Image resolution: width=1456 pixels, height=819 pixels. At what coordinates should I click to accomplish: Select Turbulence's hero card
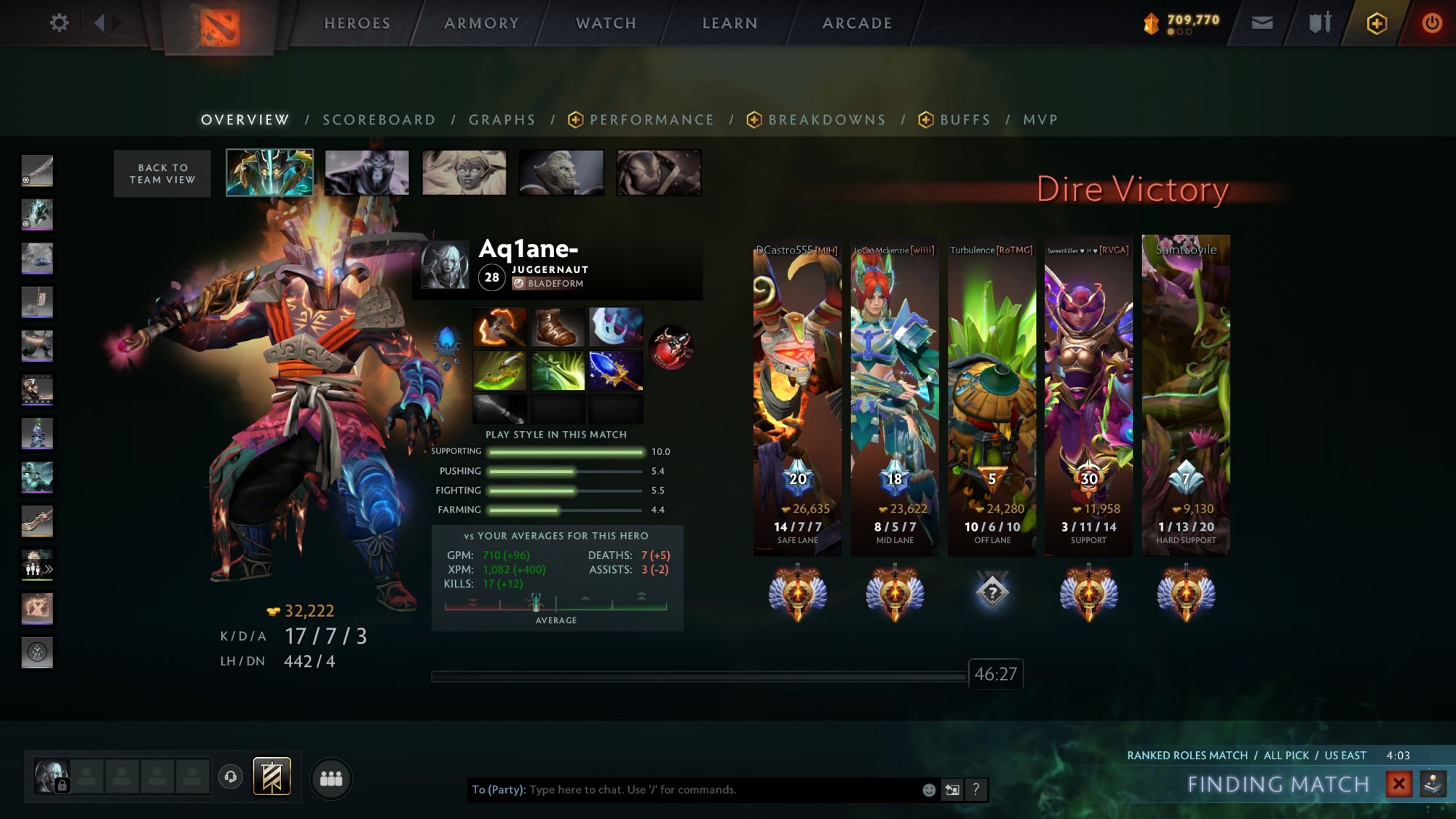[x=992, y=393]
